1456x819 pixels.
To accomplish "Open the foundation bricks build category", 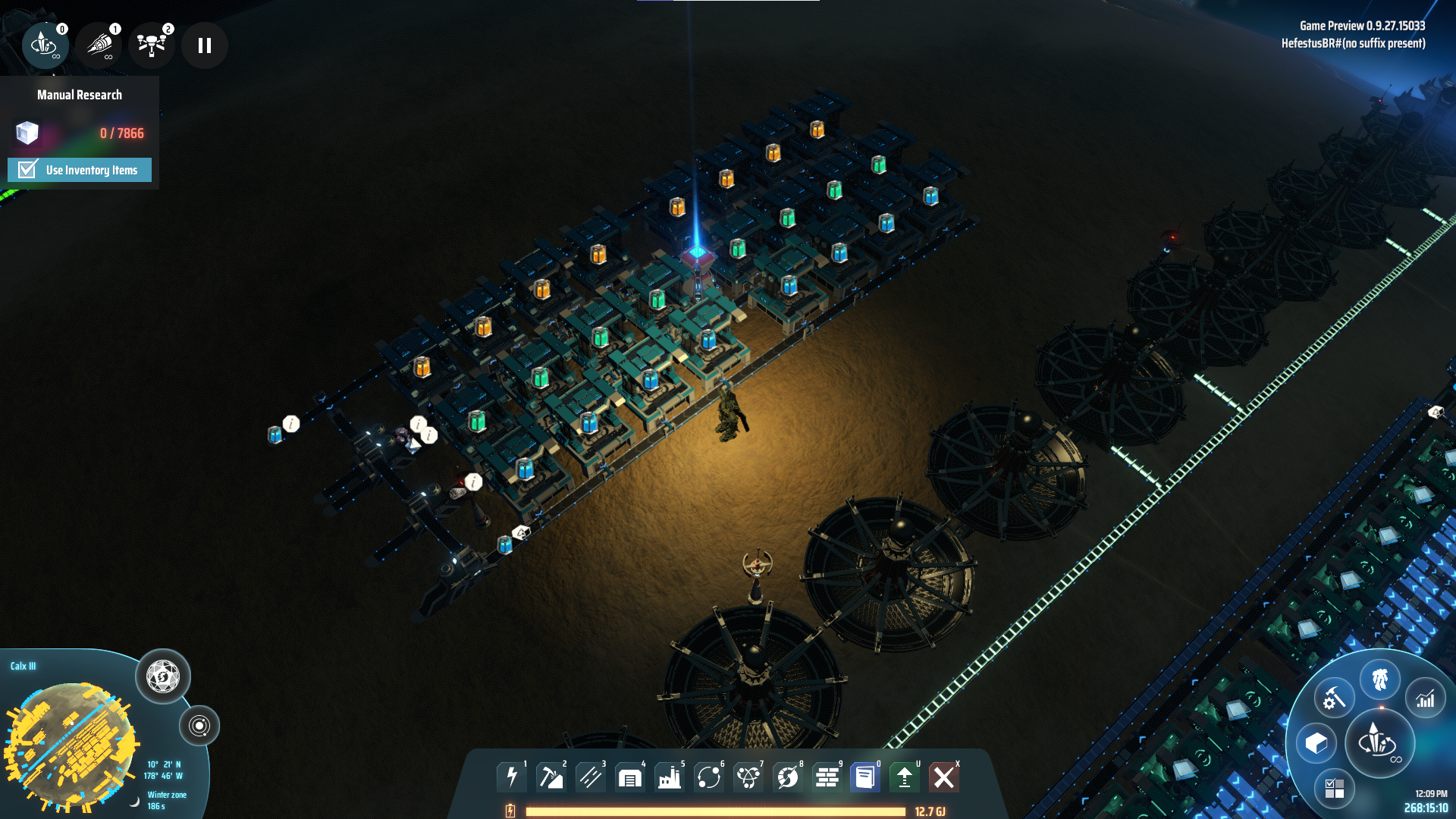I will tap(827, 777).
